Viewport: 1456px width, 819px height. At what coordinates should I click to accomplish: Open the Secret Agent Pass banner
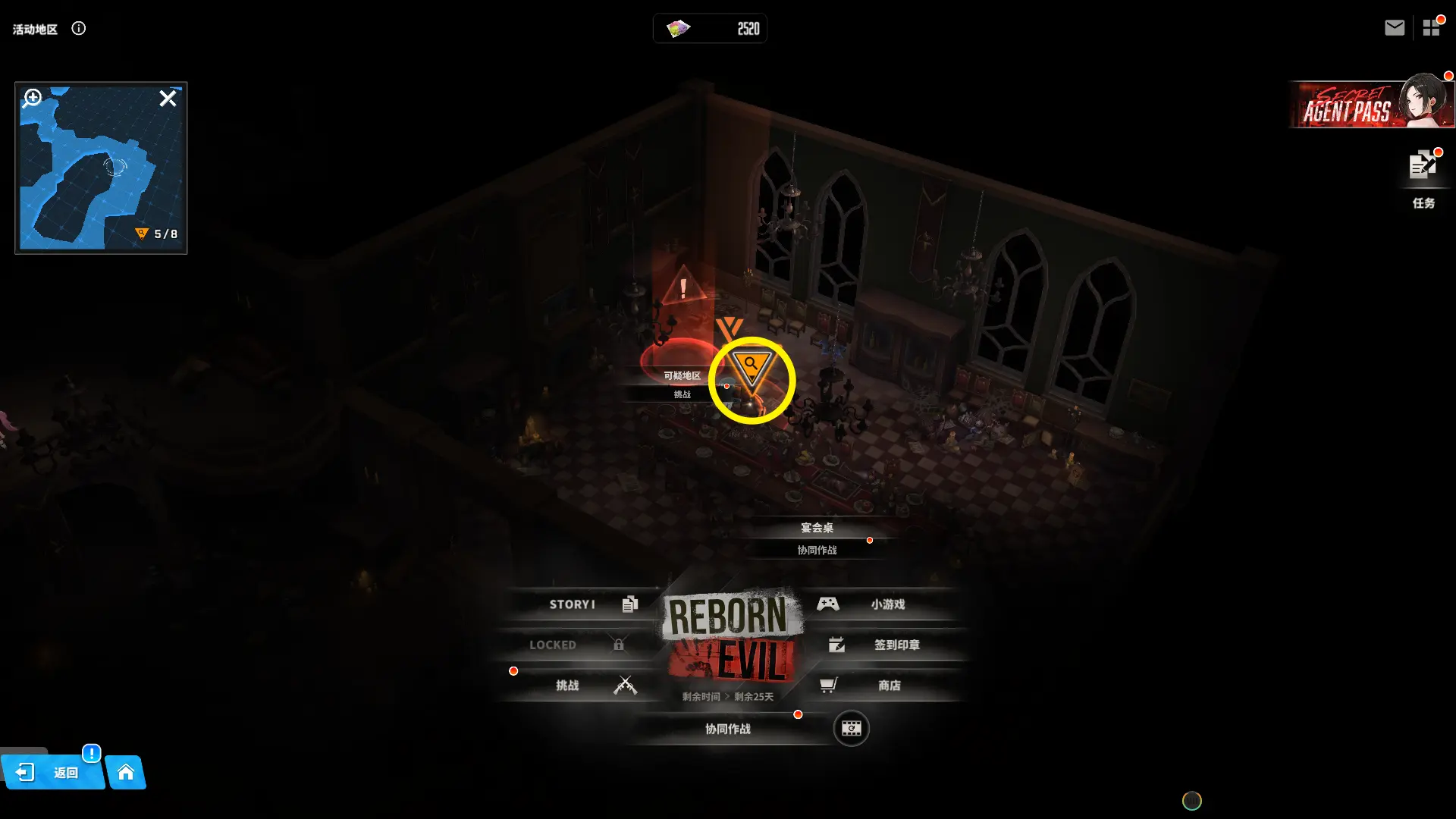click(x=1370, y=105)
